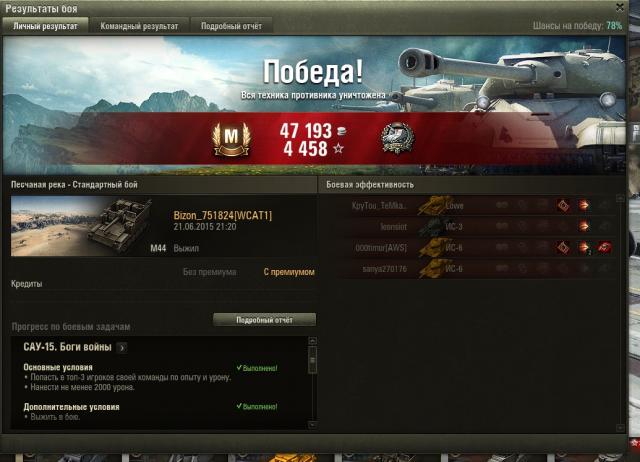Choose the 000timur[AWS] ИС-6 row
Viewport: 640px width, 462px height.
pyautogui.click(x=470, y=248)
